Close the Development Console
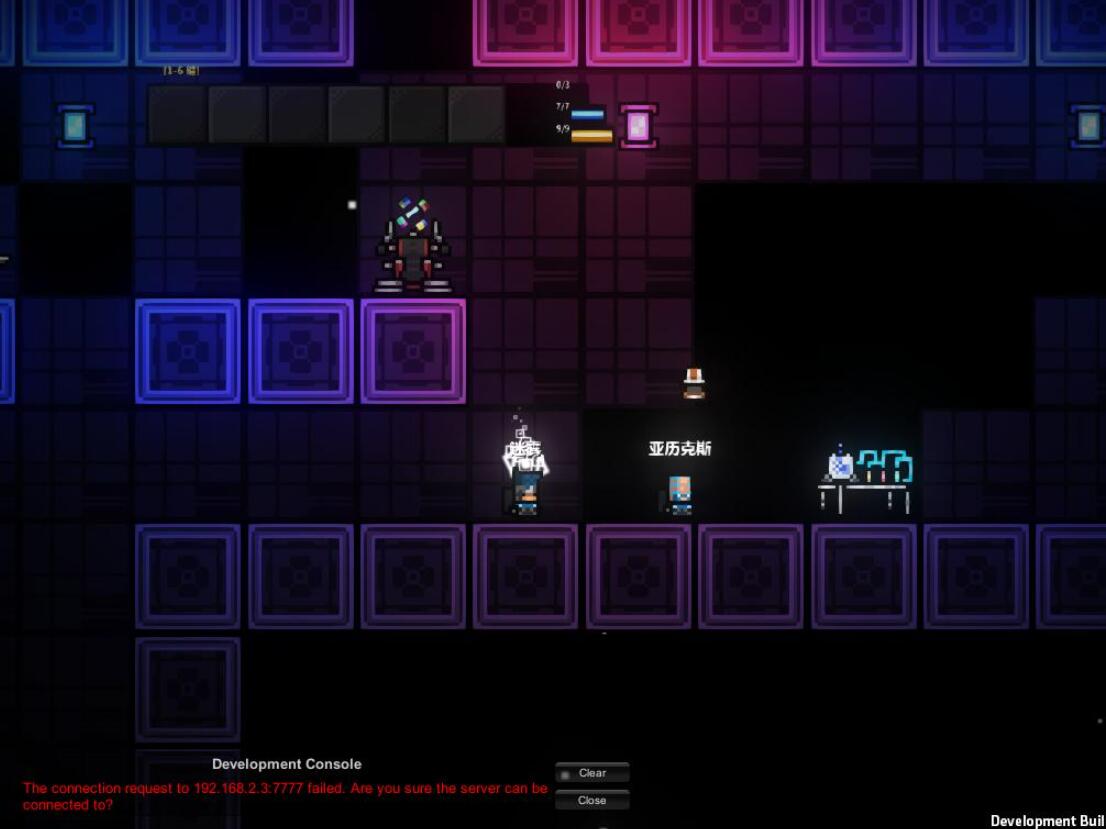Screen dimensions: 1106x829 pos(592,800)
